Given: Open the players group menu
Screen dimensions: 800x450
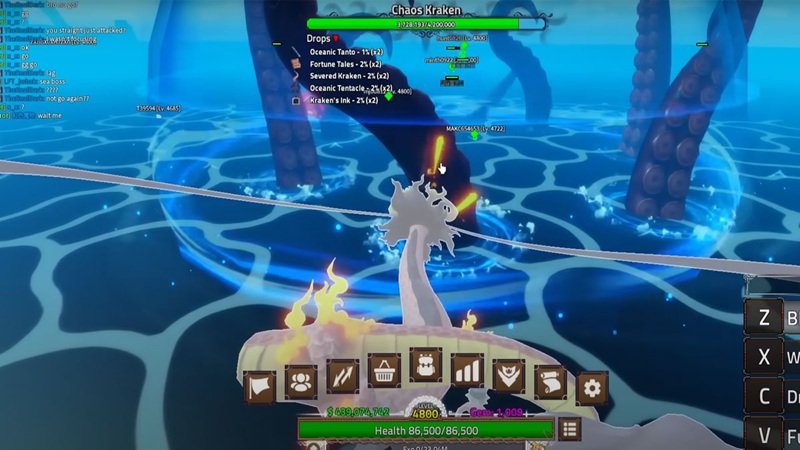Looking at the screenshot, I should point(301,381).
